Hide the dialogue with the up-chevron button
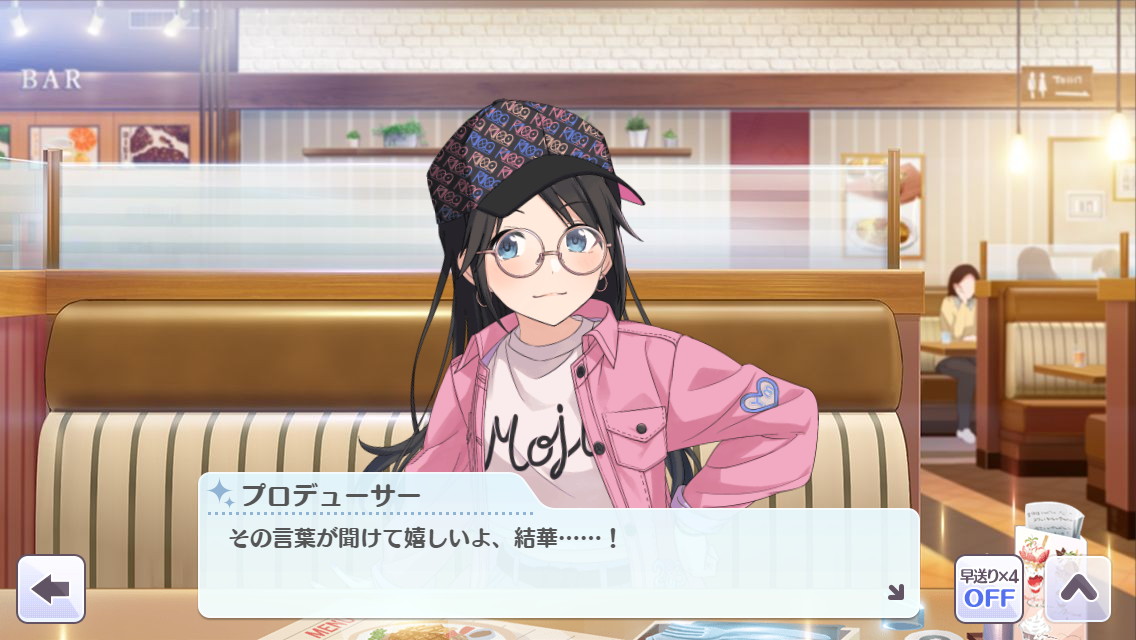 pos(1078,589)
